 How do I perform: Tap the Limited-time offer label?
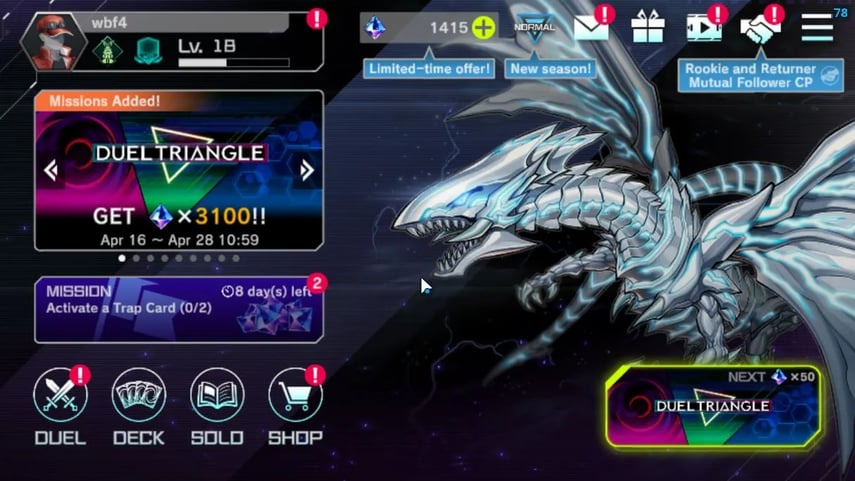(x=430, y=69)
